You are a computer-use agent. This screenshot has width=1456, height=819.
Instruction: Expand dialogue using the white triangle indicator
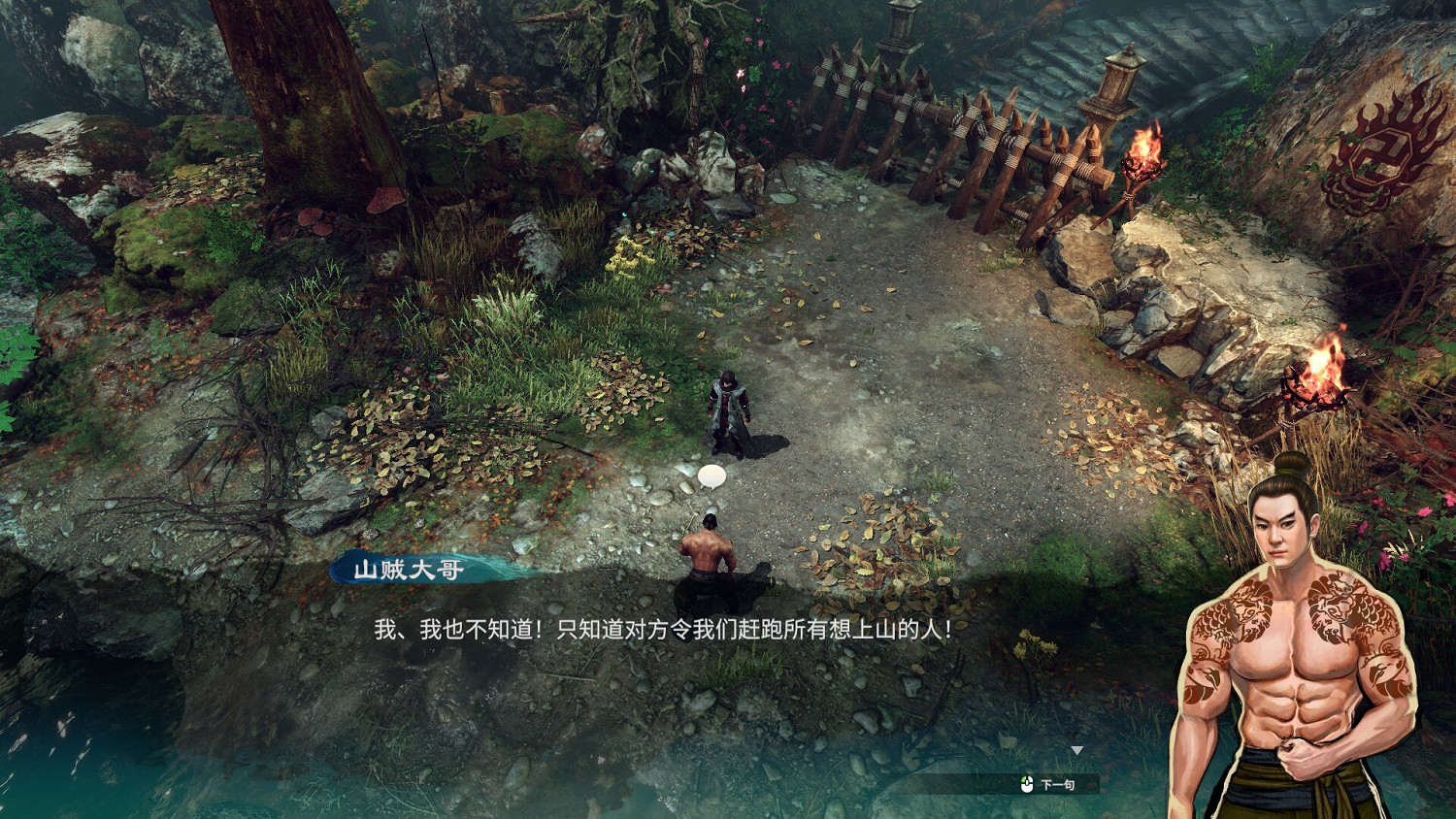(x=1077, y=748)
